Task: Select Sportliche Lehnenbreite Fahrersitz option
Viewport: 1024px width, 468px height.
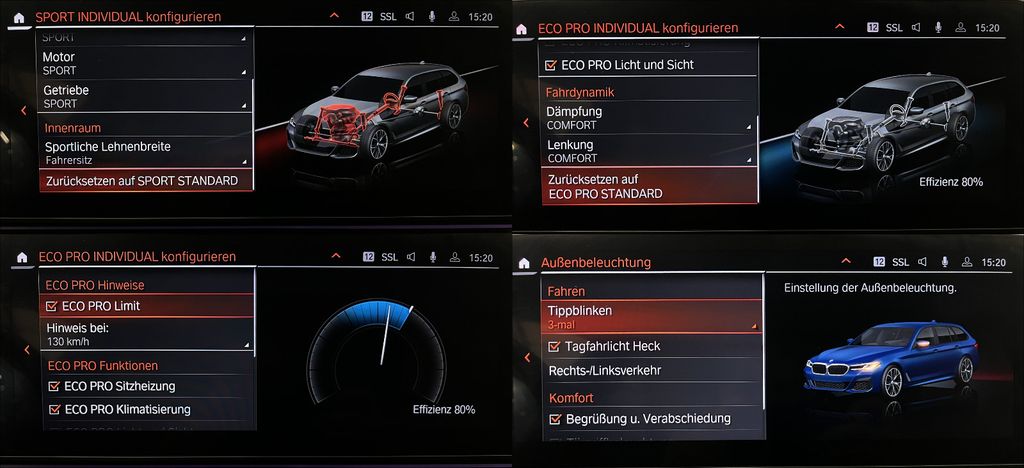Action: click(145, 152)
